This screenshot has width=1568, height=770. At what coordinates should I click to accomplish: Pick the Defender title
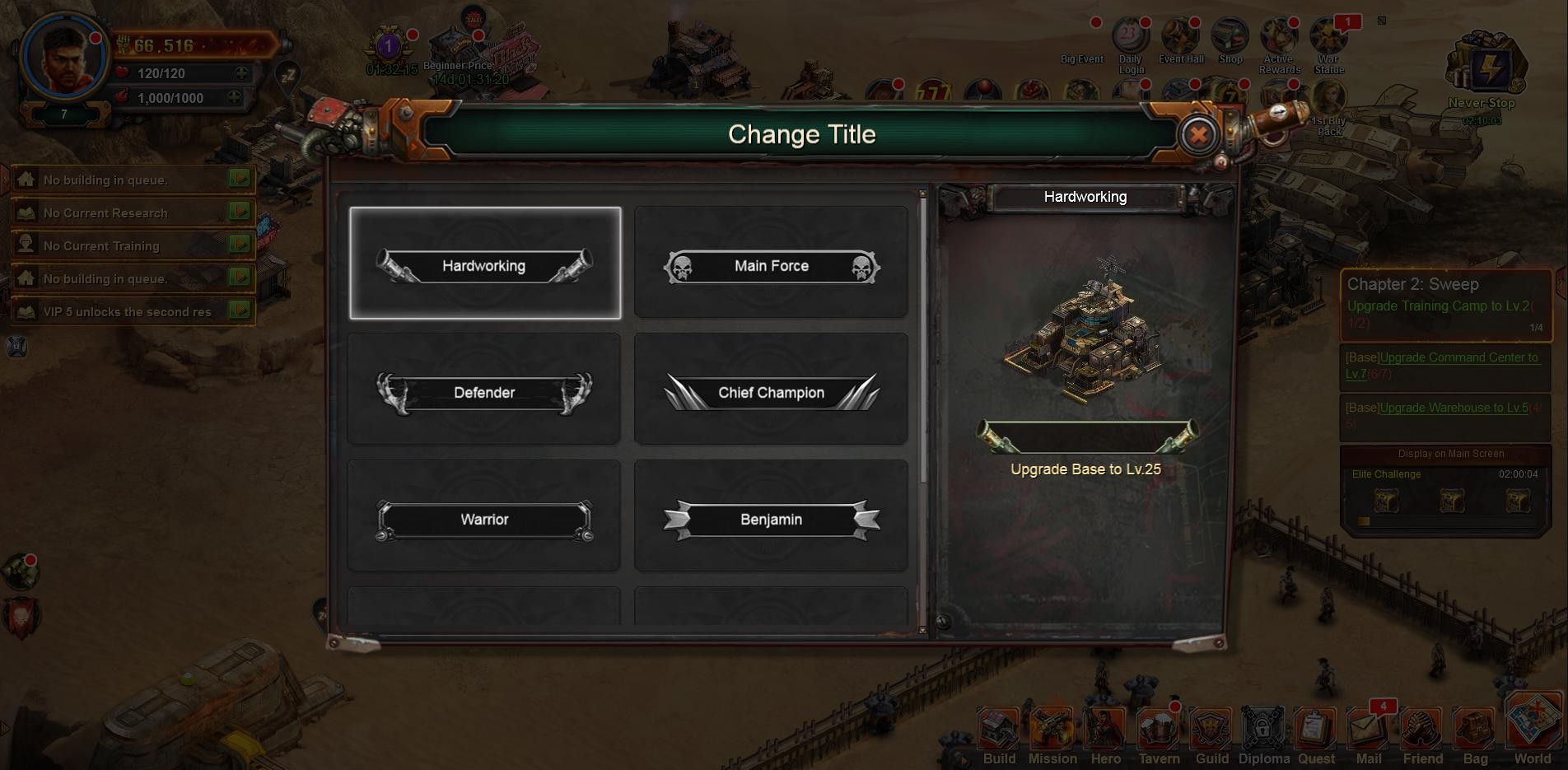point(484,390)
